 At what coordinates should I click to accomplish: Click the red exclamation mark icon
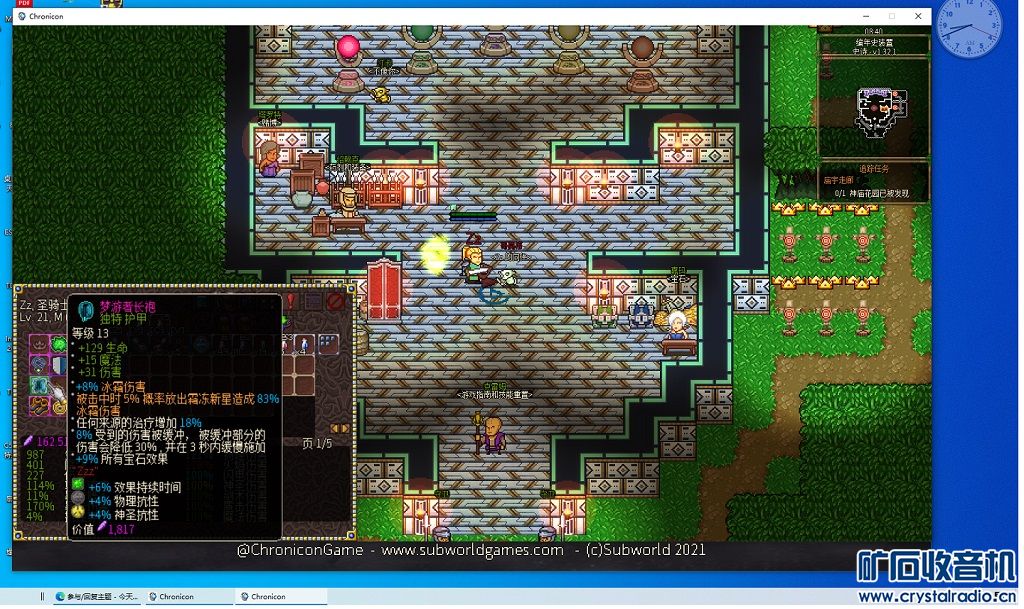292,300
